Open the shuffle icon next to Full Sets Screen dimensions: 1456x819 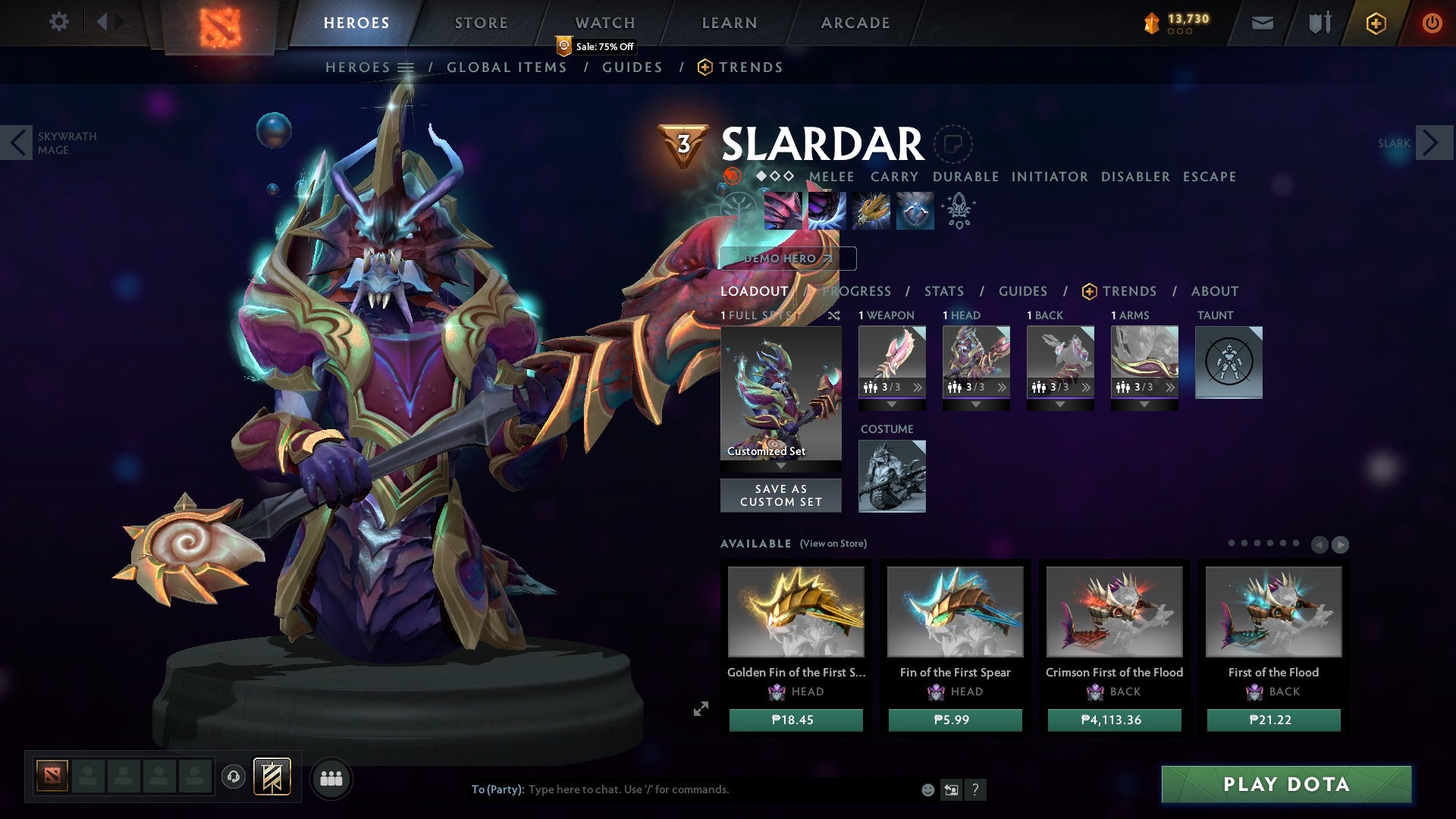834,315
